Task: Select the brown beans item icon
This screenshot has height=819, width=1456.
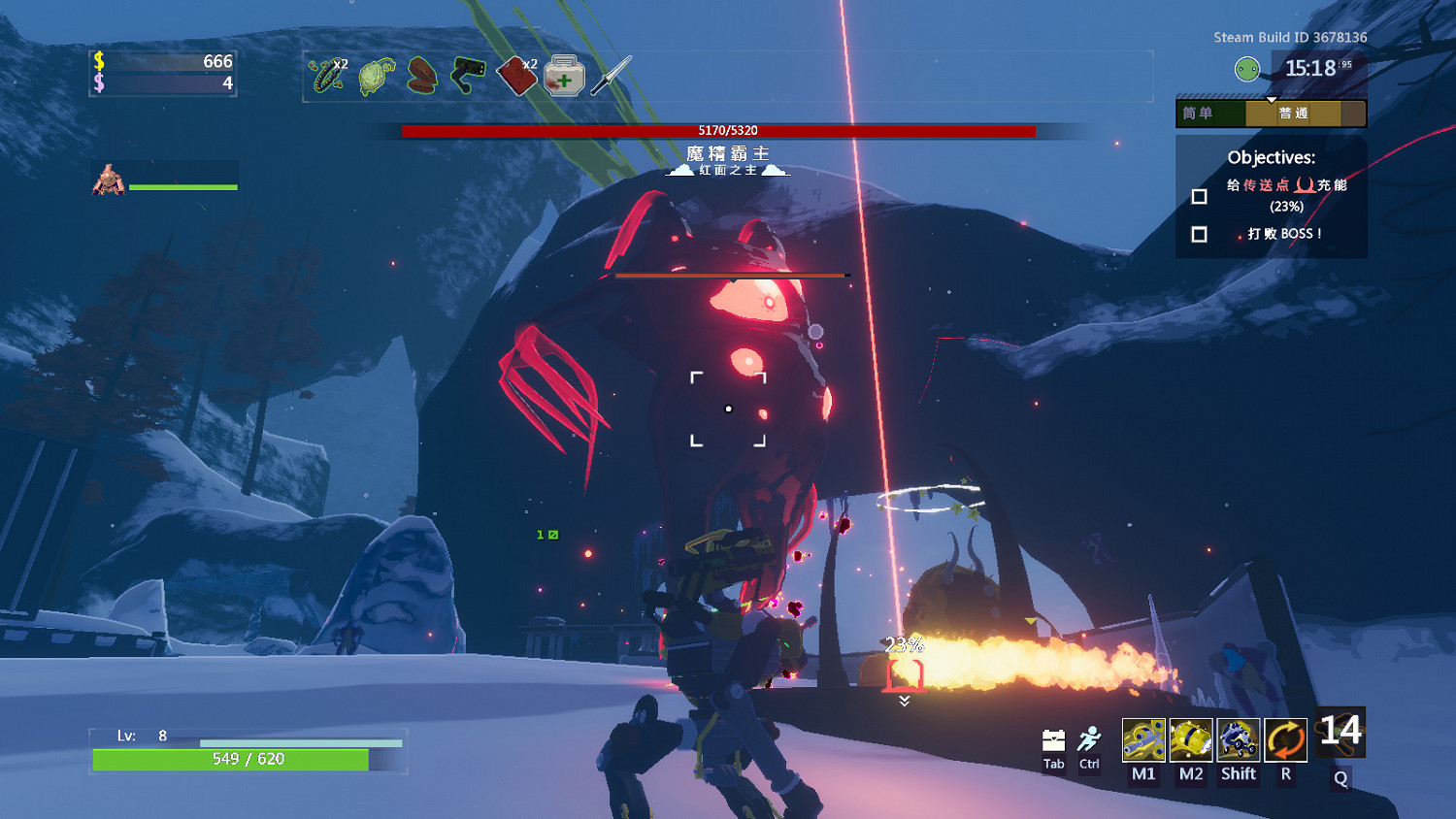Action: pos(422,76)
